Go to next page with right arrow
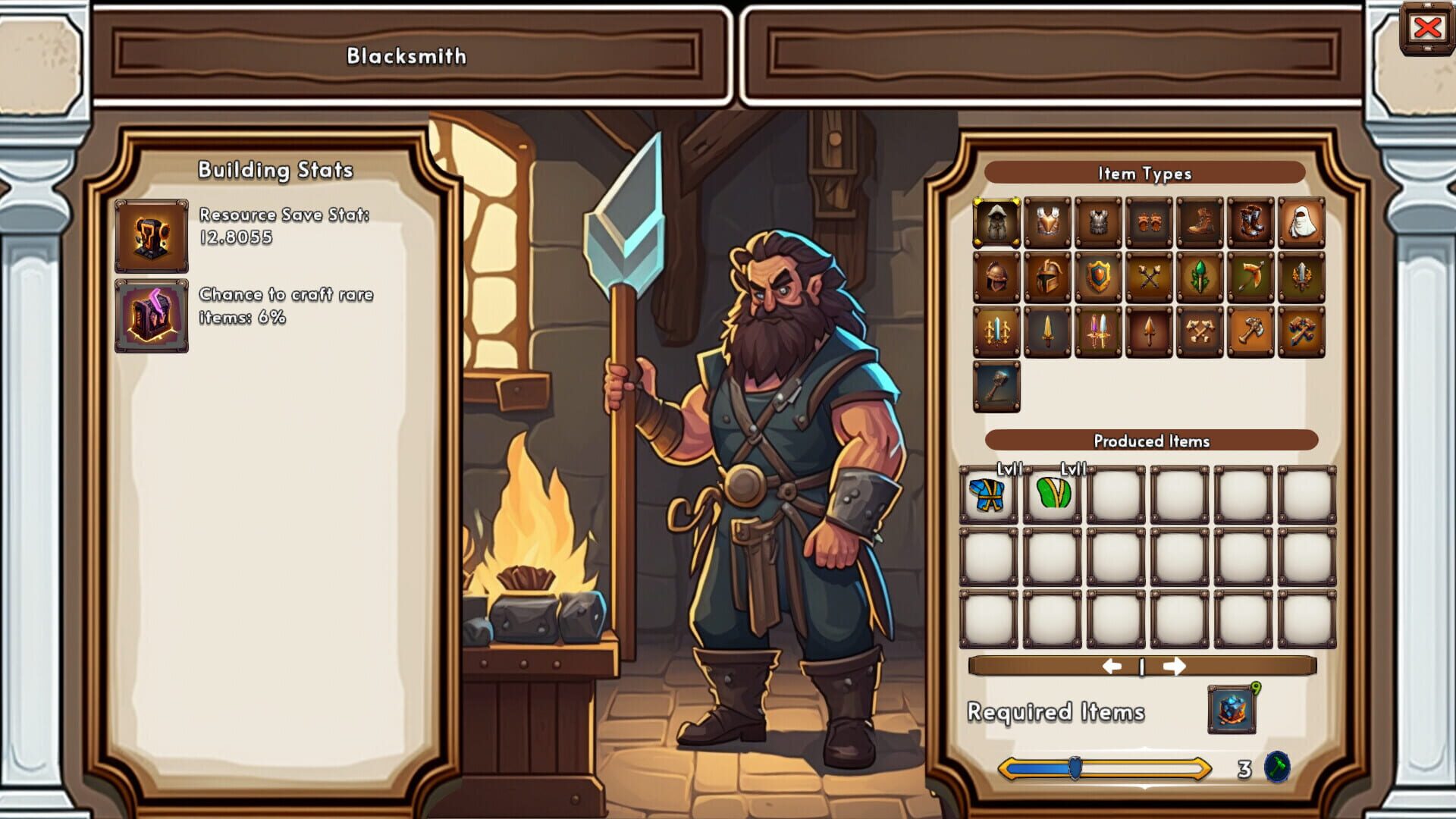 pyautogui.click(x=1175, y=664)
